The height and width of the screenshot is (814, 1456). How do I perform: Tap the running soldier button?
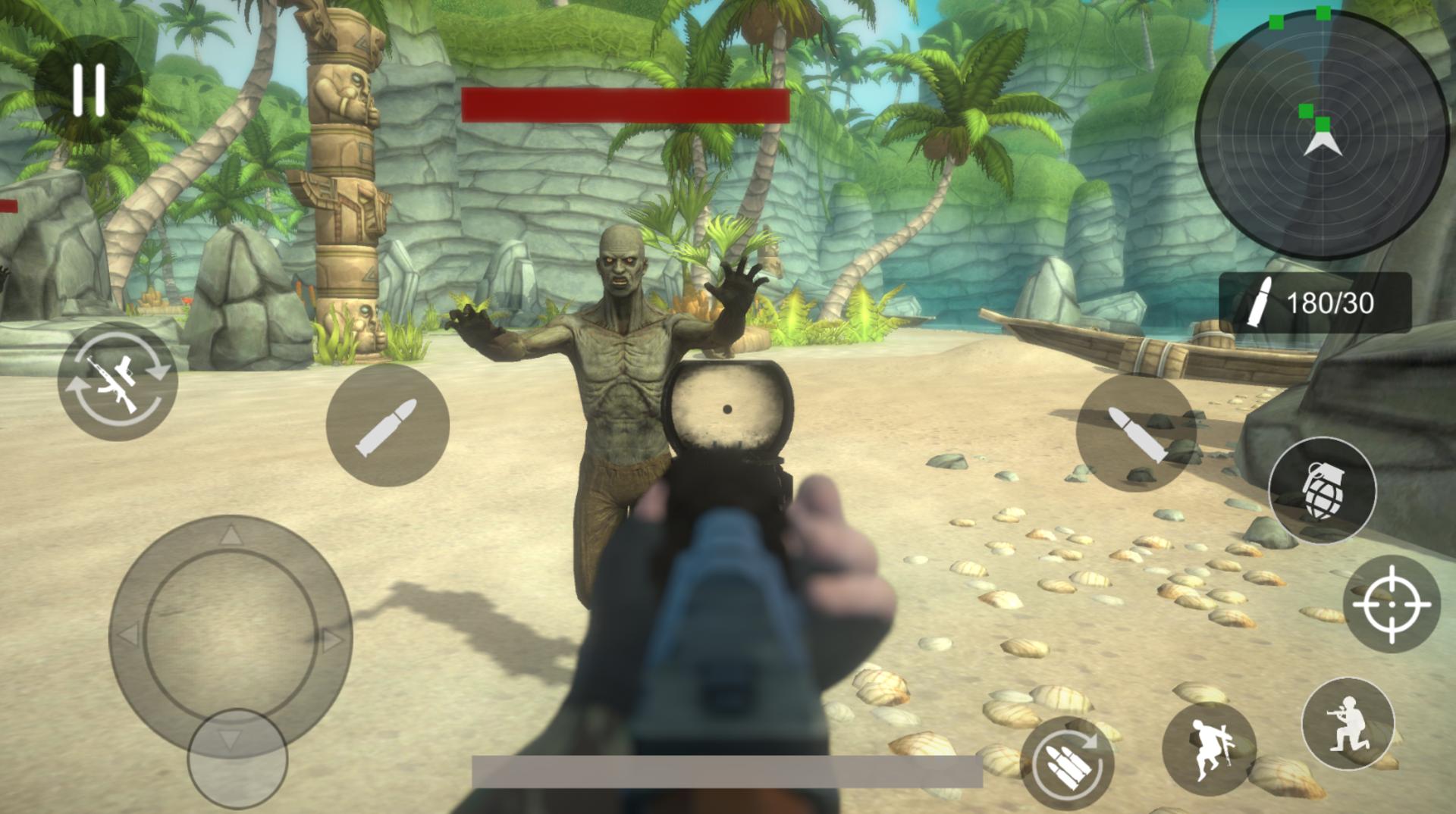click(1209, 748)
